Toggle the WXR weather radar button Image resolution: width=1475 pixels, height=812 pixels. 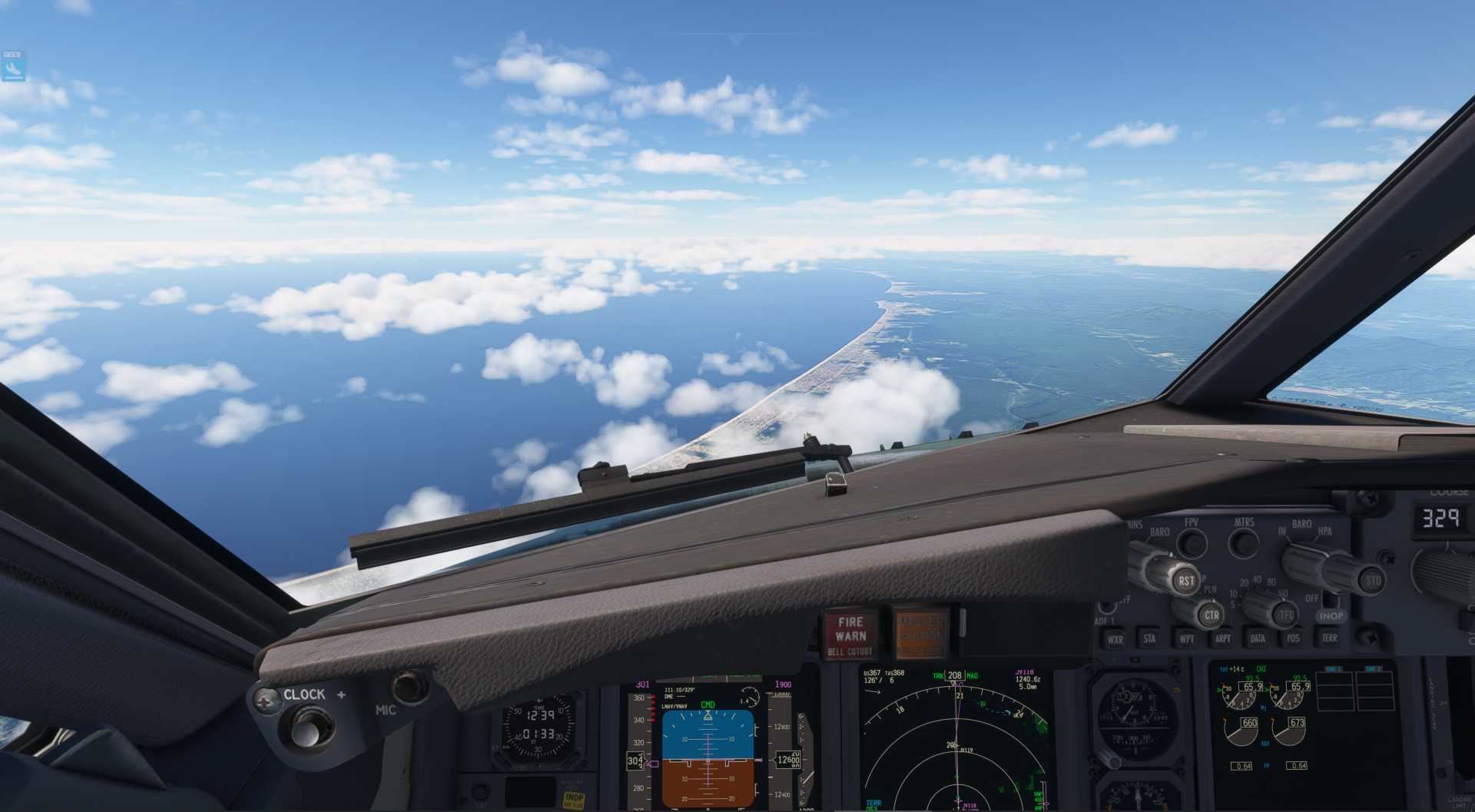(x=1115, y=639)
